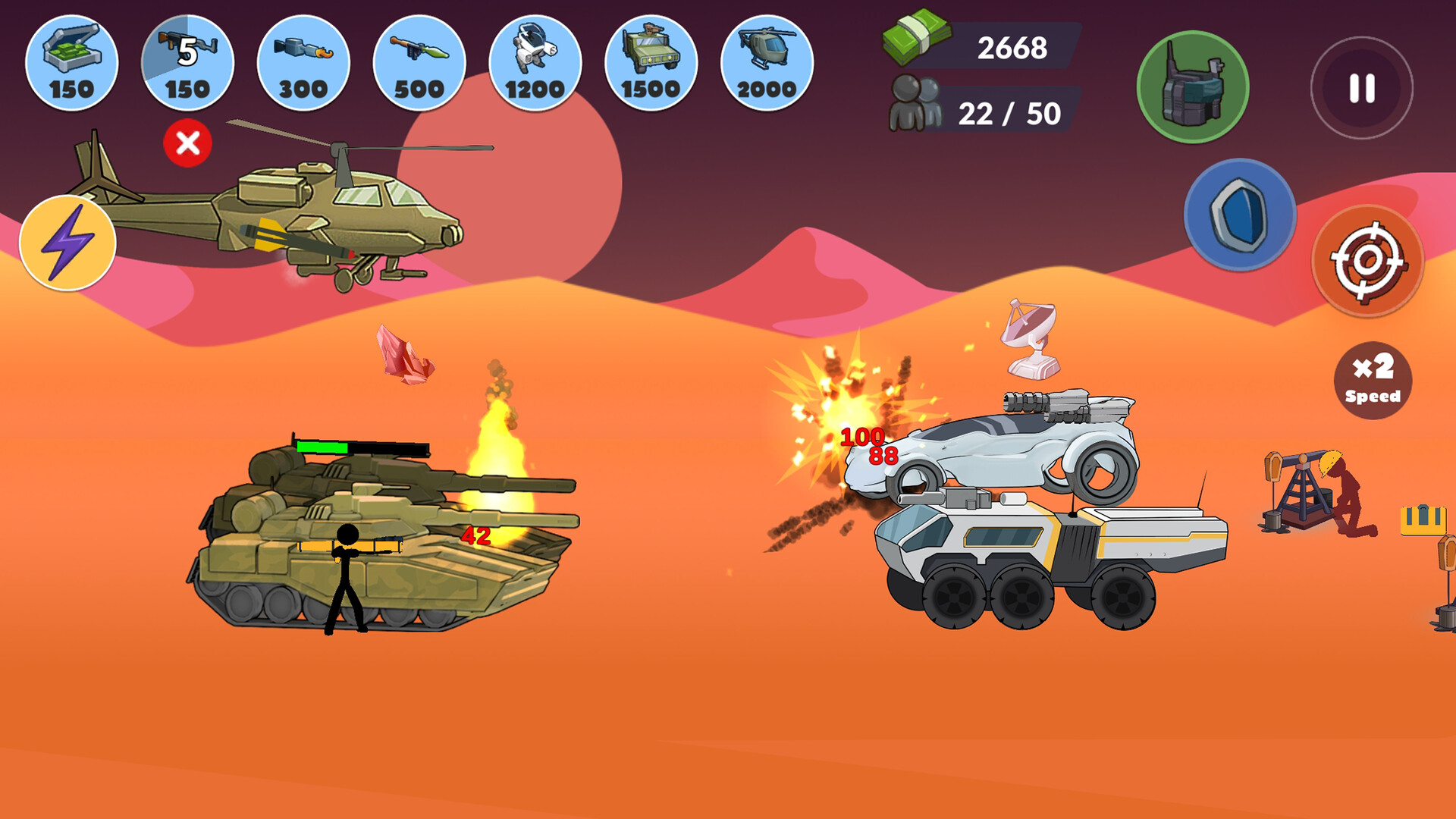Buy the rocket launcher unit for 500
Viewport: 1456px width, 819px height.
click(419, 64)
